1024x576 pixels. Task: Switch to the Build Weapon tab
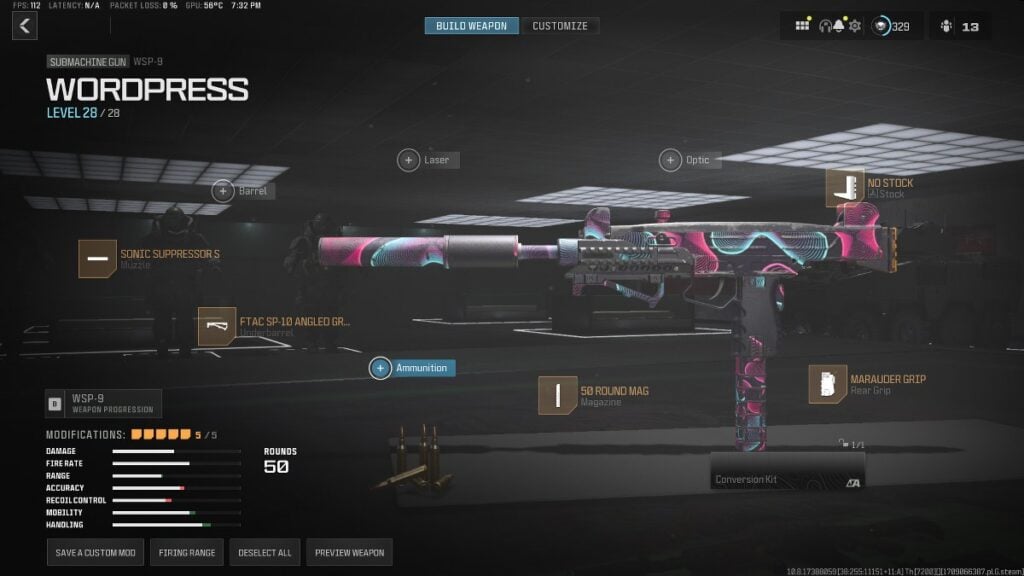[471, 26]
